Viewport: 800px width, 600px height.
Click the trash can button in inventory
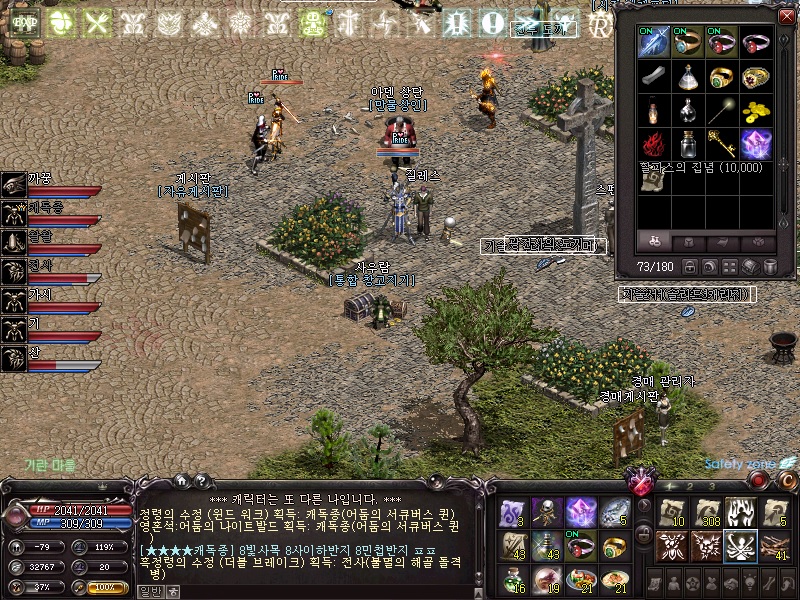tap(771, 267)
